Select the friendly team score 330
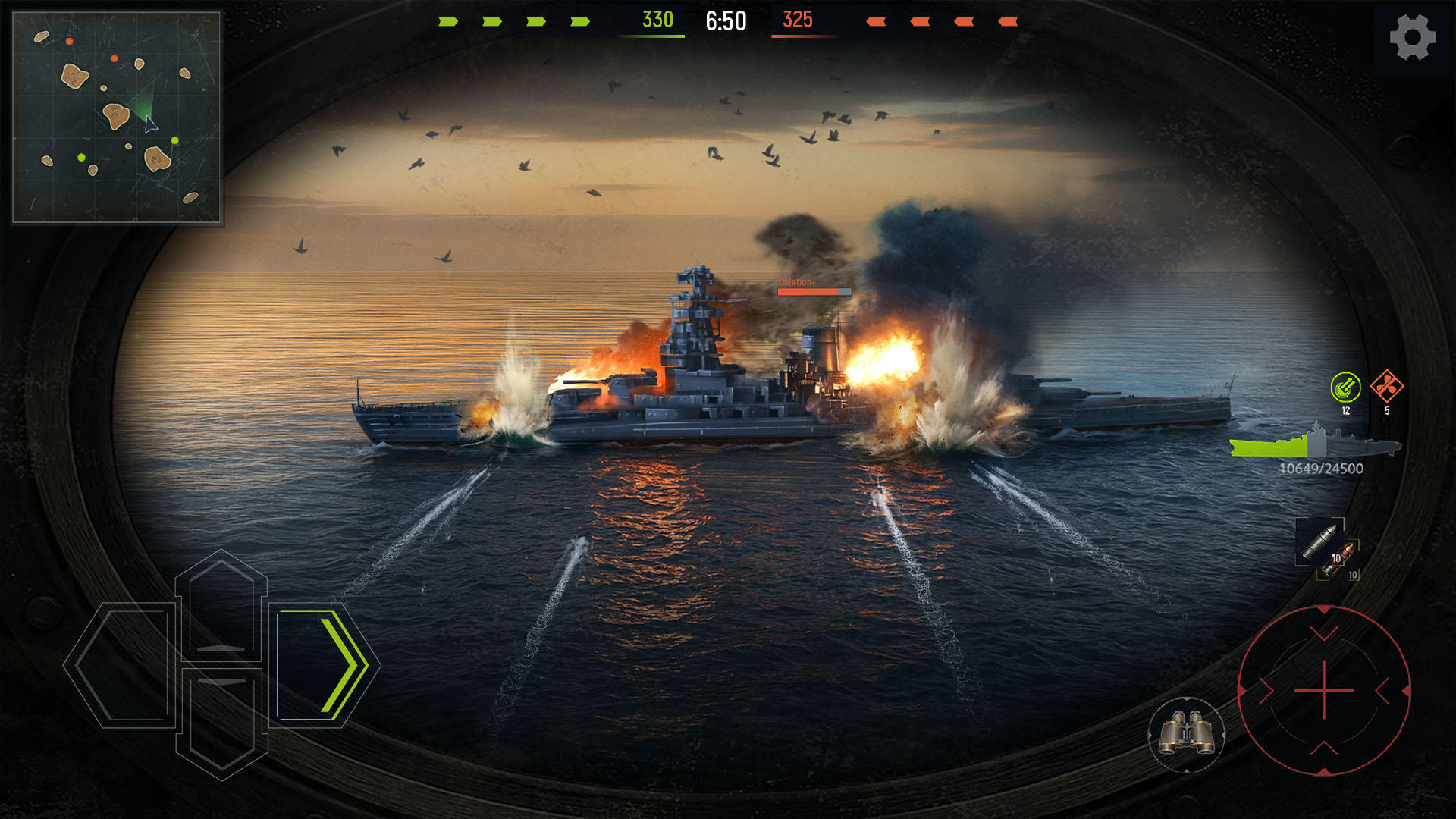Screen dimensions: 1456x819 pos(657,17)
